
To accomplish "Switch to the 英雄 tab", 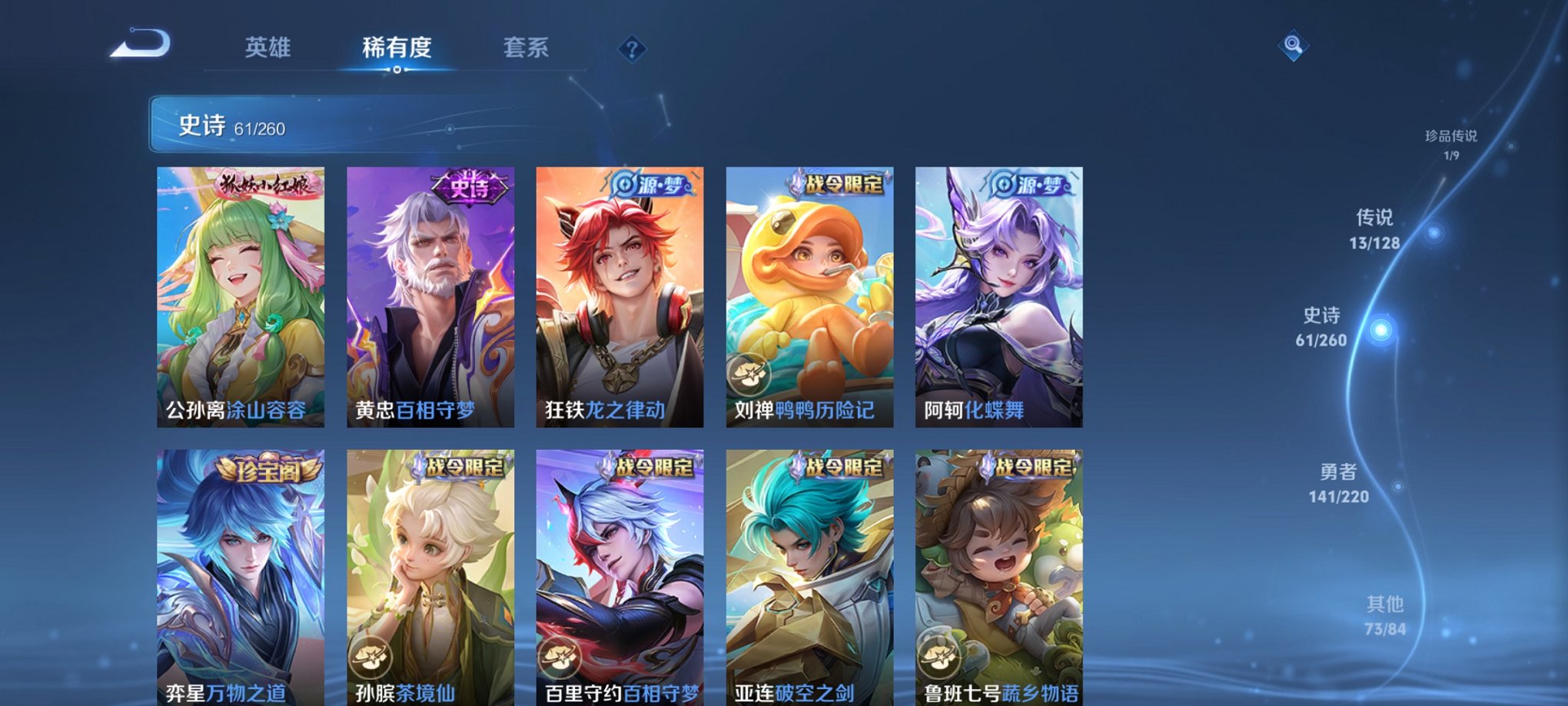I will pos(267,48).
